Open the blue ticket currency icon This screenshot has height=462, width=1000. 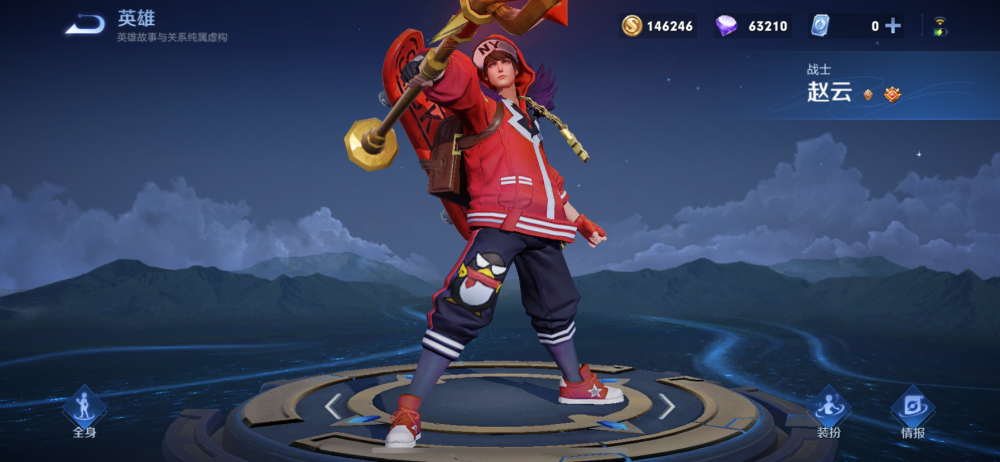coord(820,26)
